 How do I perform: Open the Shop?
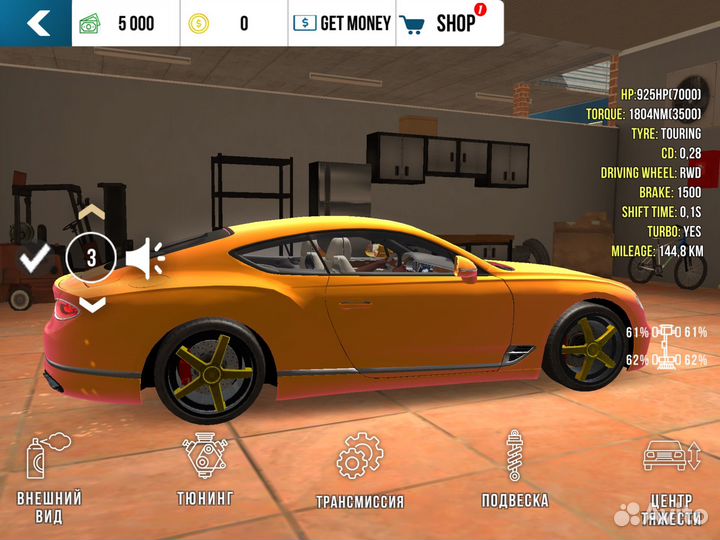[447, 23]
